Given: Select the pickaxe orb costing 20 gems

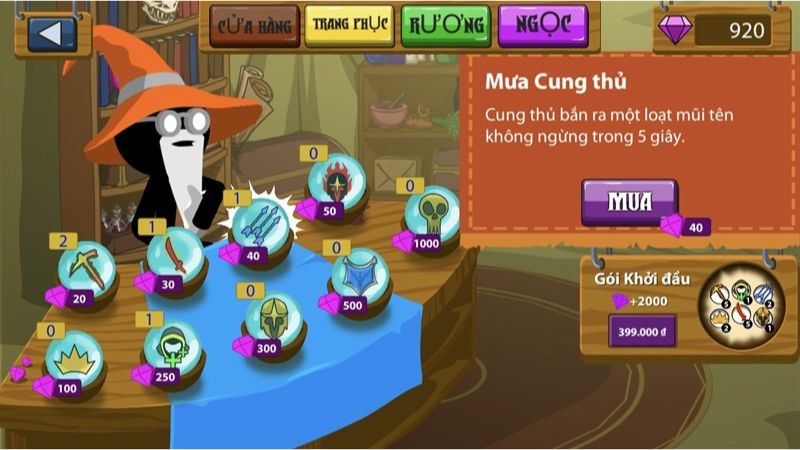Looking at the screenshot, I should pos(86,268).
